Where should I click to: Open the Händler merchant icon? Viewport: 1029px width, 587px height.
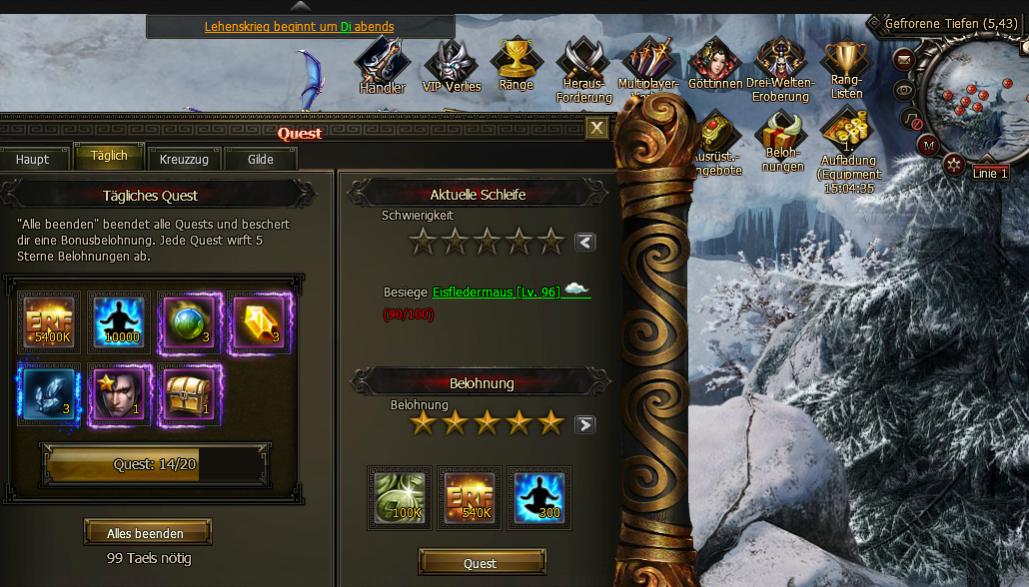(x=381, y=66)
